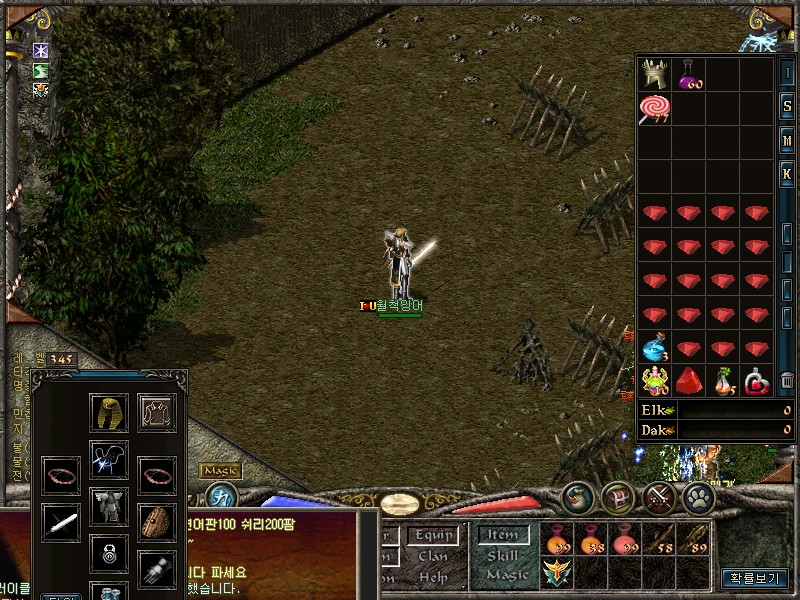Screen dimensions: 800x600
Task: Click the trash can in inventory
Action: (x=787, y=380)
